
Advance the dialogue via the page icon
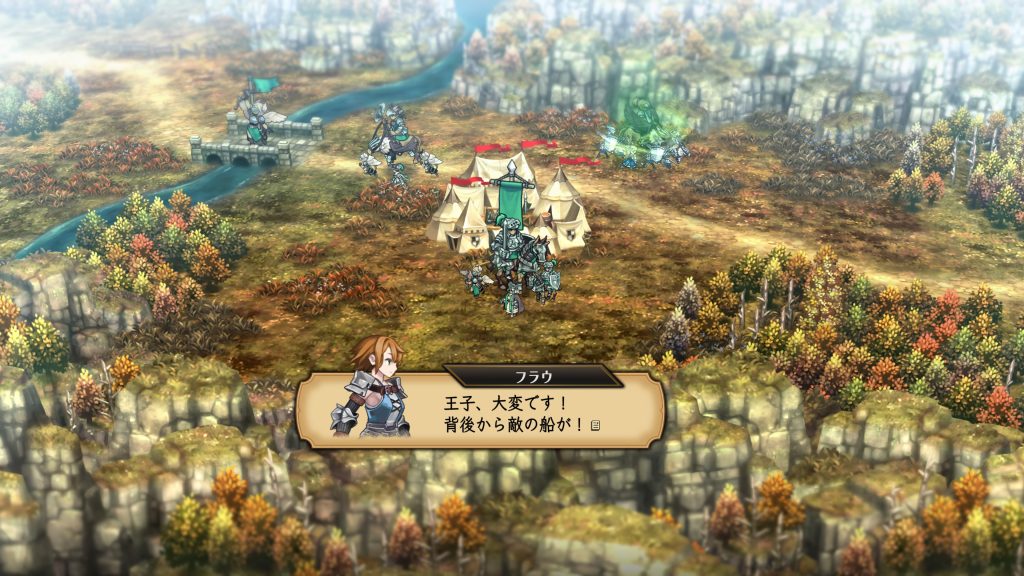[x=596, y=427]
